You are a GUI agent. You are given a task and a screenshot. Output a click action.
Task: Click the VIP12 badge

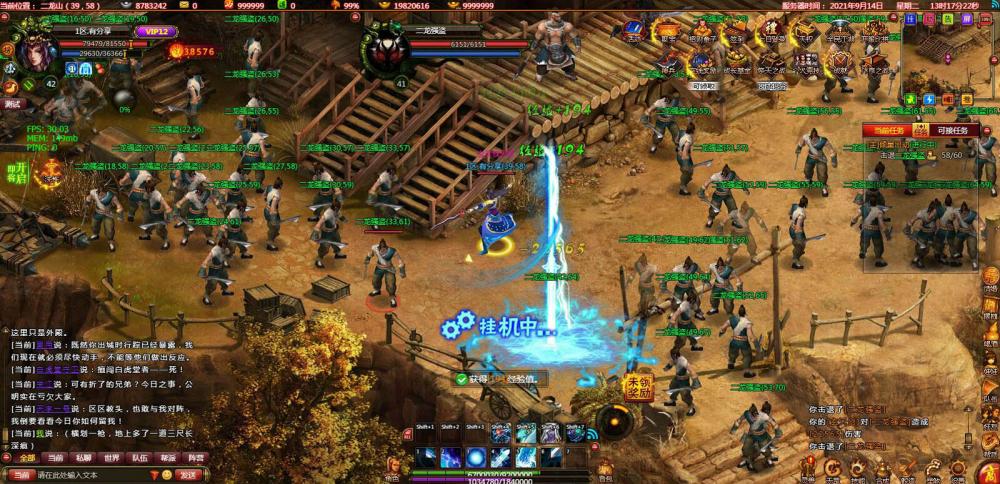coord(152,32)
